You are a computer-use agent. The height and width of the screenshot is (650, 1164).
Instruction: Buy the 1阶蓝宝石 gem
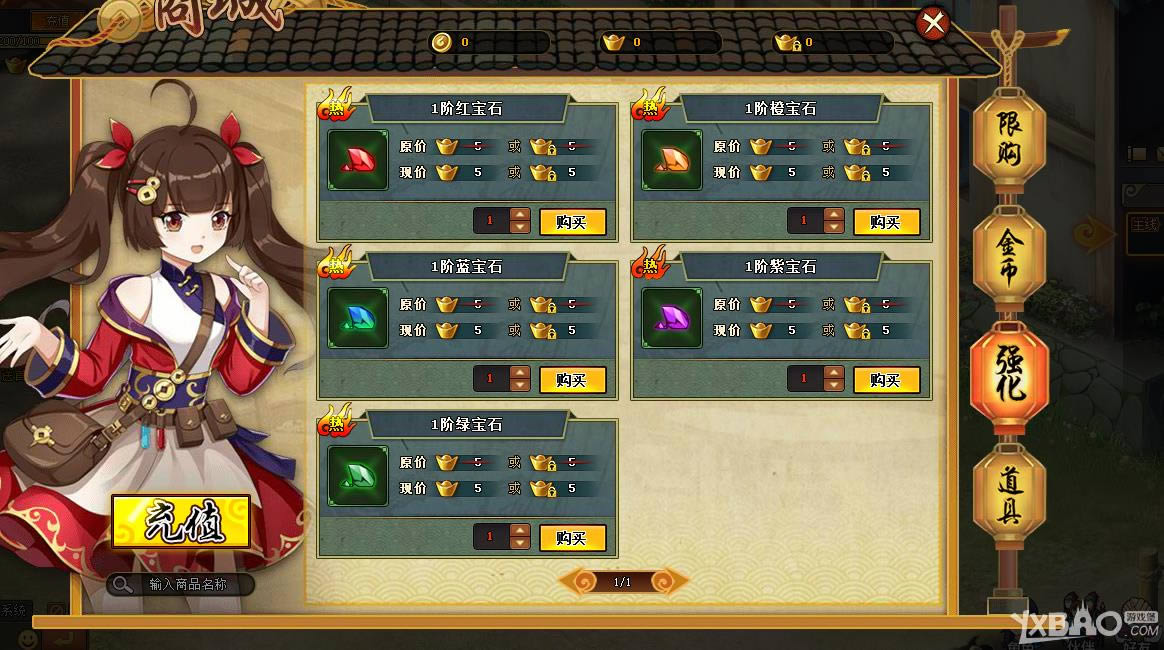572,380
